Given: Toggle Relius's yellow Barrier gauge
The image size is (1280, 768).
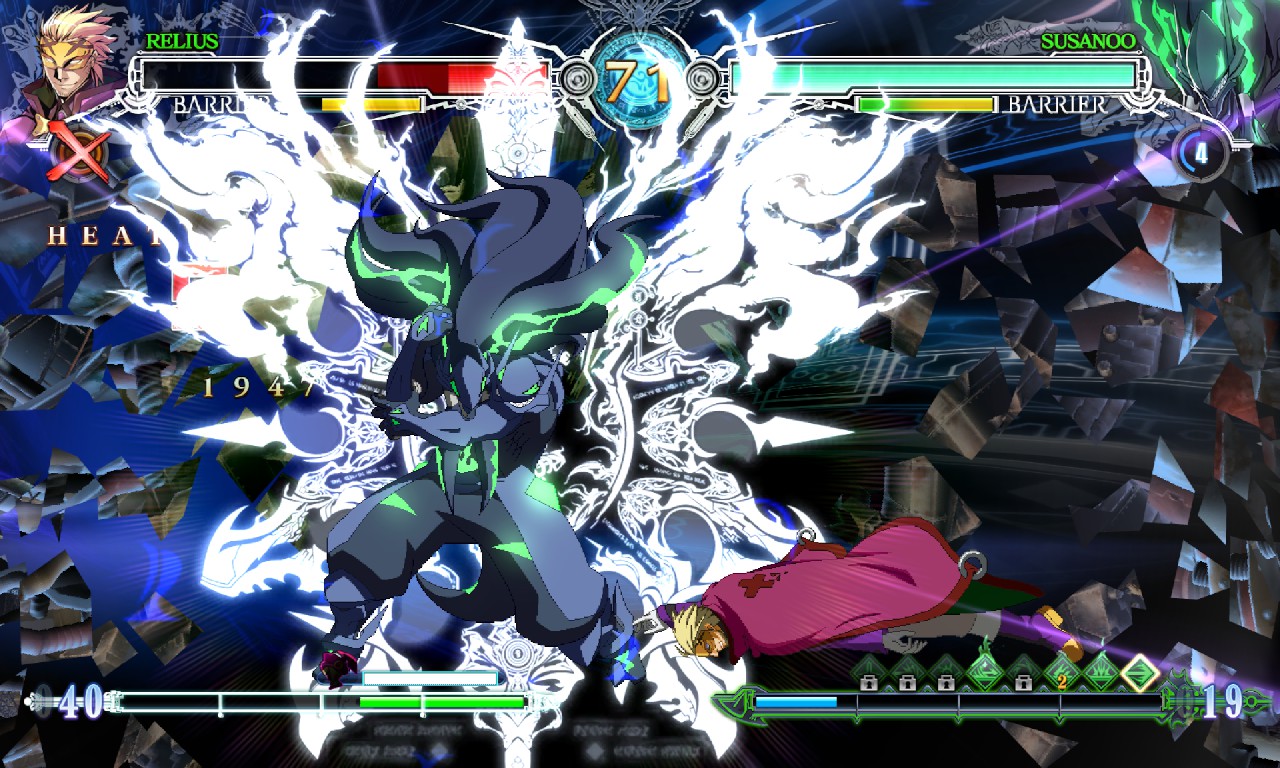Looking at the screenshot, I should click(370, 102).
